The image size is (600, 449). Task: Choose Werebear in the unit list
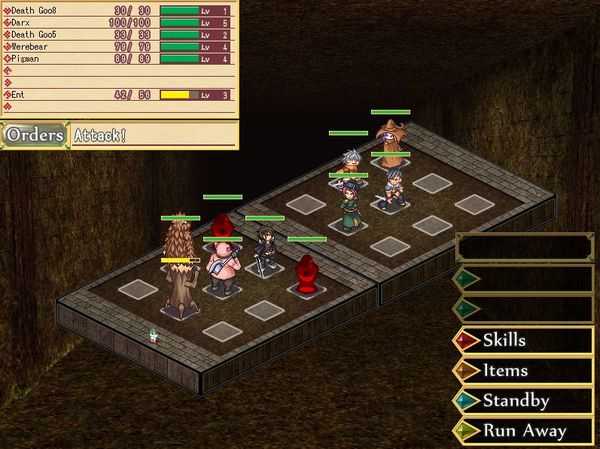tap(120, 46)
